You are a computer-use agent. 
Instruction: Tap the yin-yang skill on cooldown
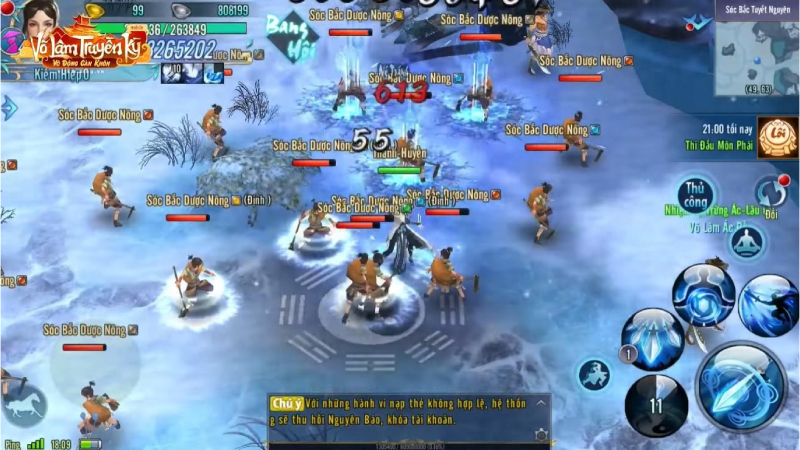(656, 405)
